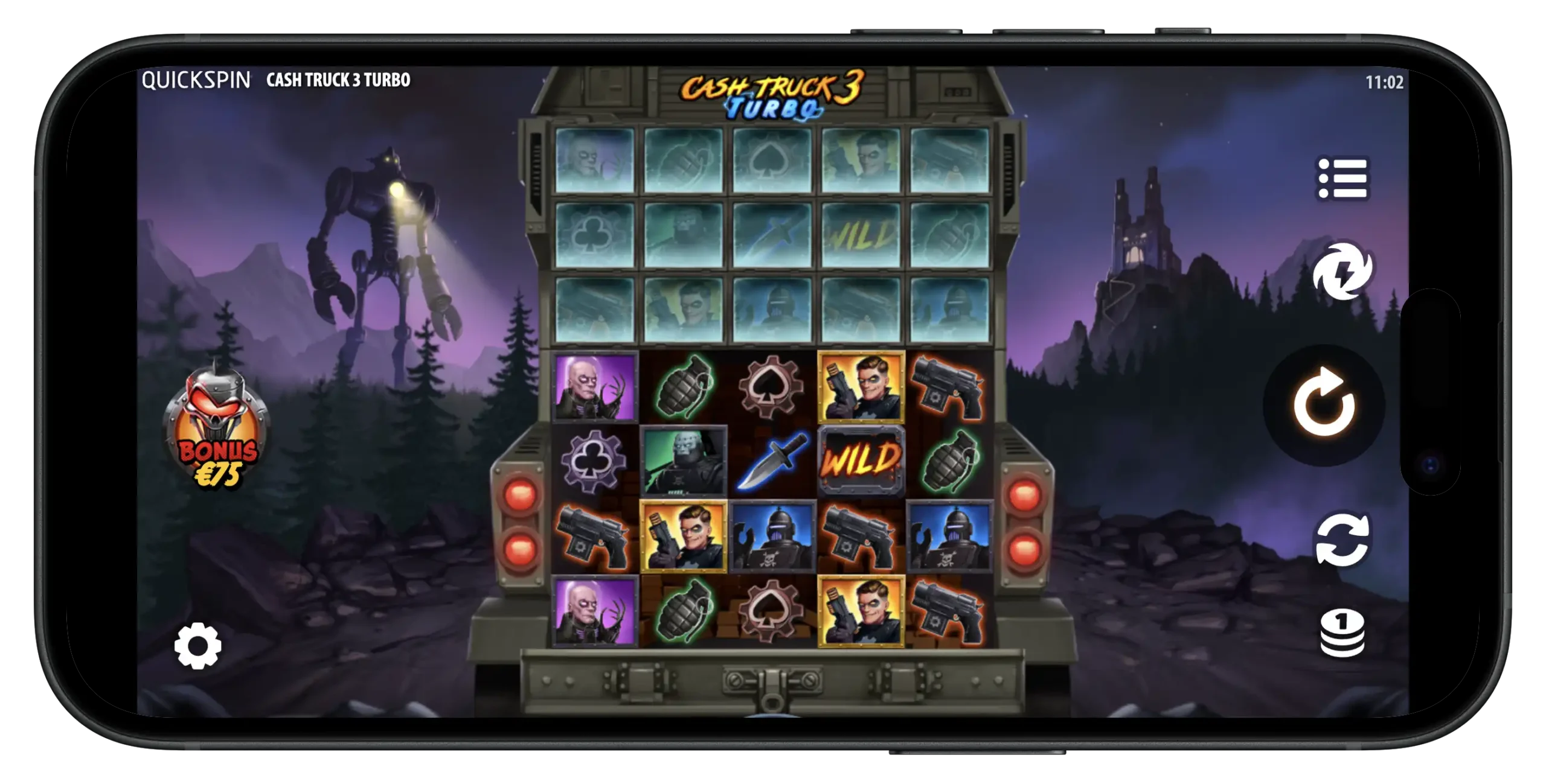Click the Quickspin logo

[x=194, y=78]
